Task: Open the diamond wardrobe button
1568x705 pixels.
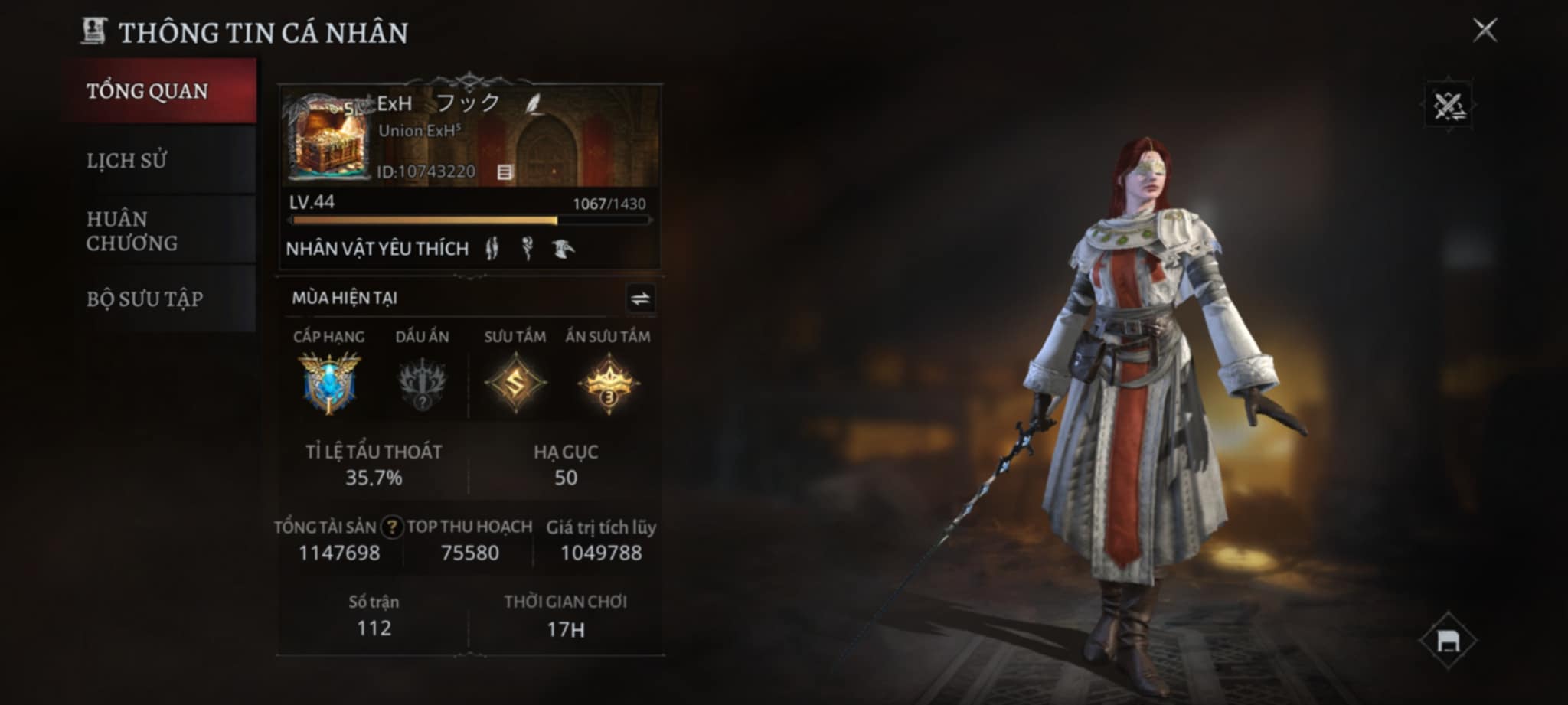Action: click(1448, 640)
